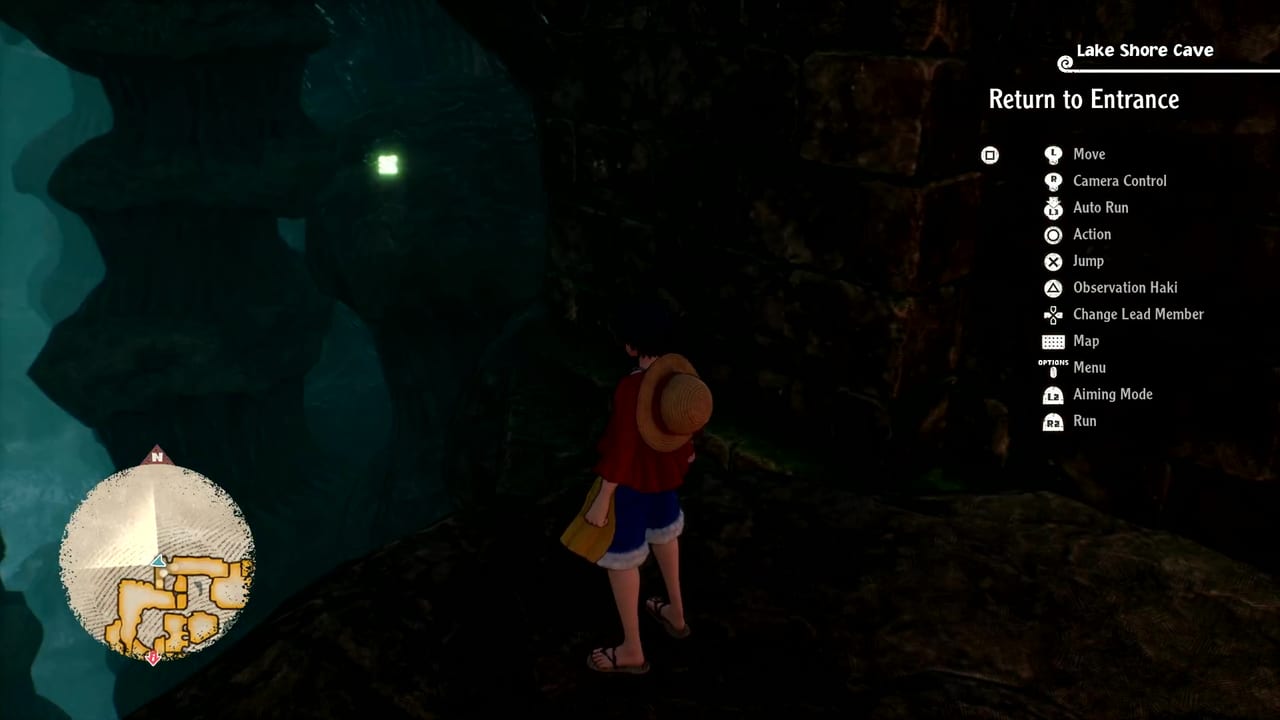Enable Aiming Mode
This screenshot has width=1280, height=720.
pyautogui.click(x=1112, y=394)
